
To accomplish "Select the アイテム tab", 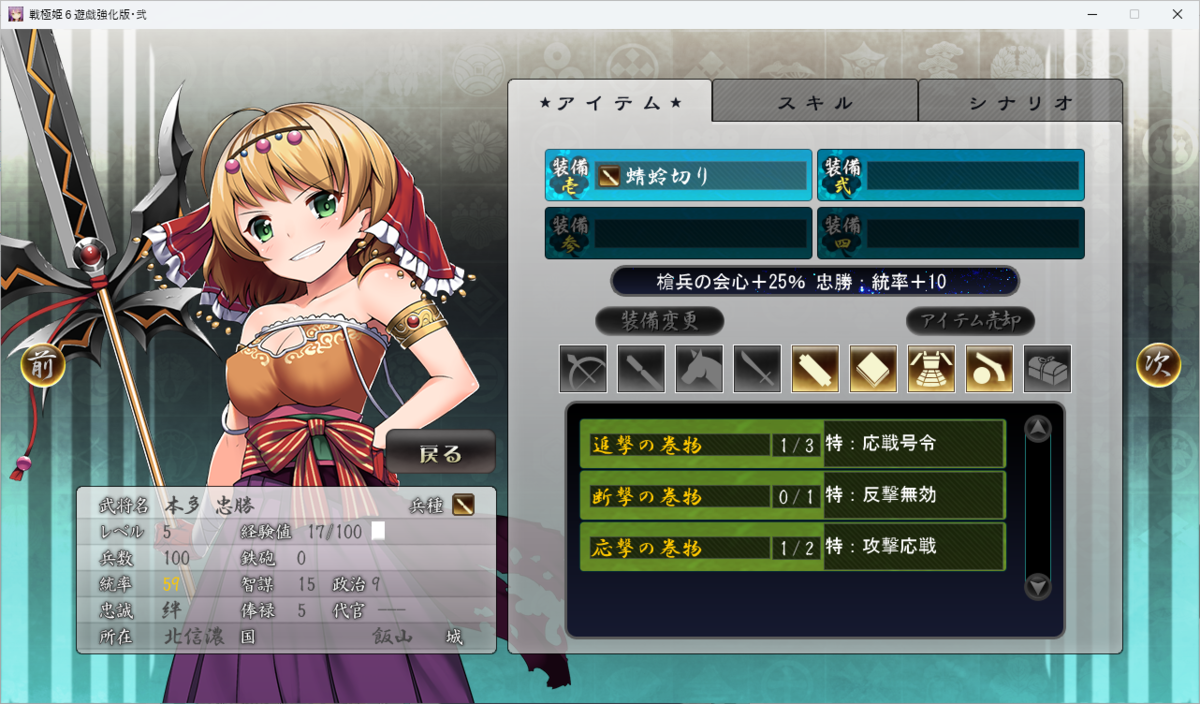I will [x=610, y=102].
